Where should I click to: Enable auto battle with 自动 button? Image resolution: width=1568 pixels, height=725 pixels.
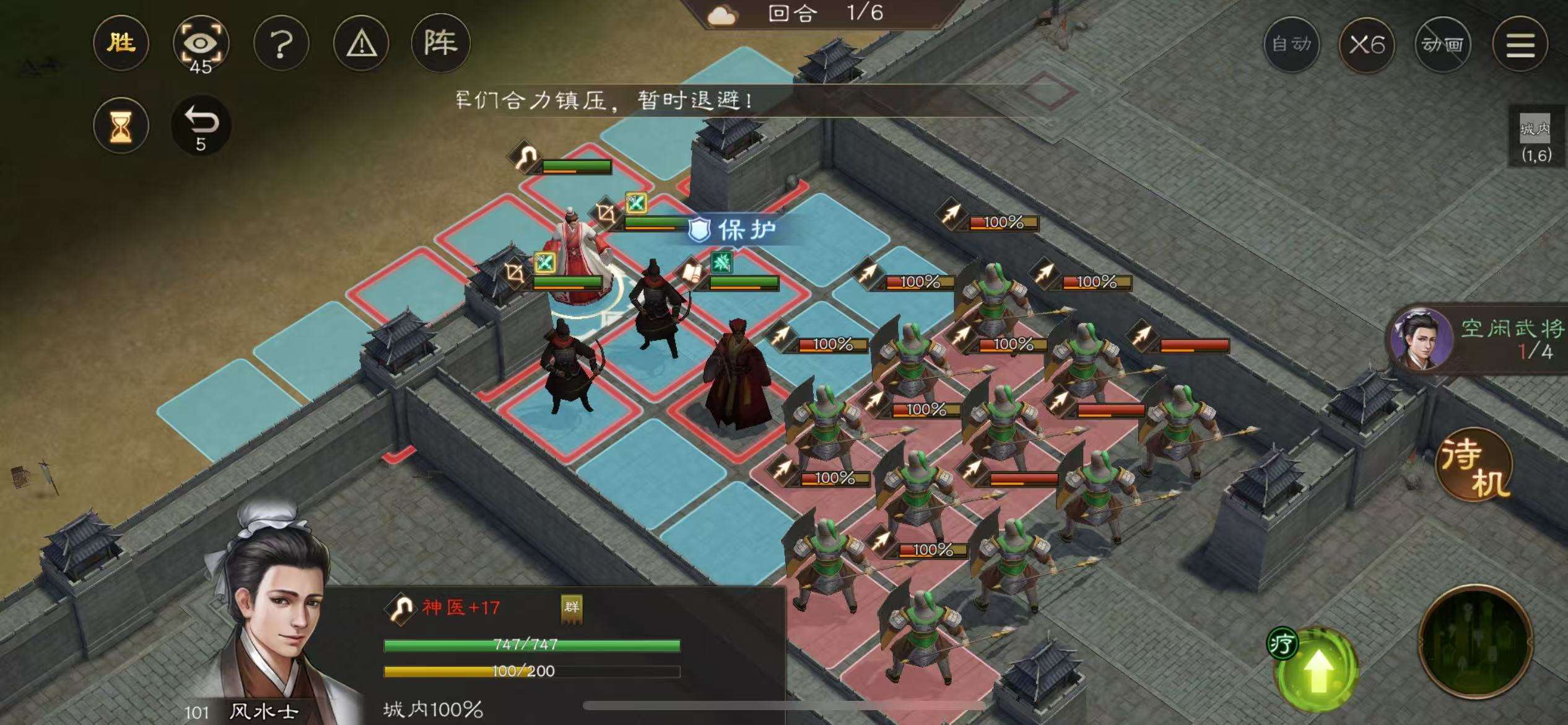pos(1291,45)
